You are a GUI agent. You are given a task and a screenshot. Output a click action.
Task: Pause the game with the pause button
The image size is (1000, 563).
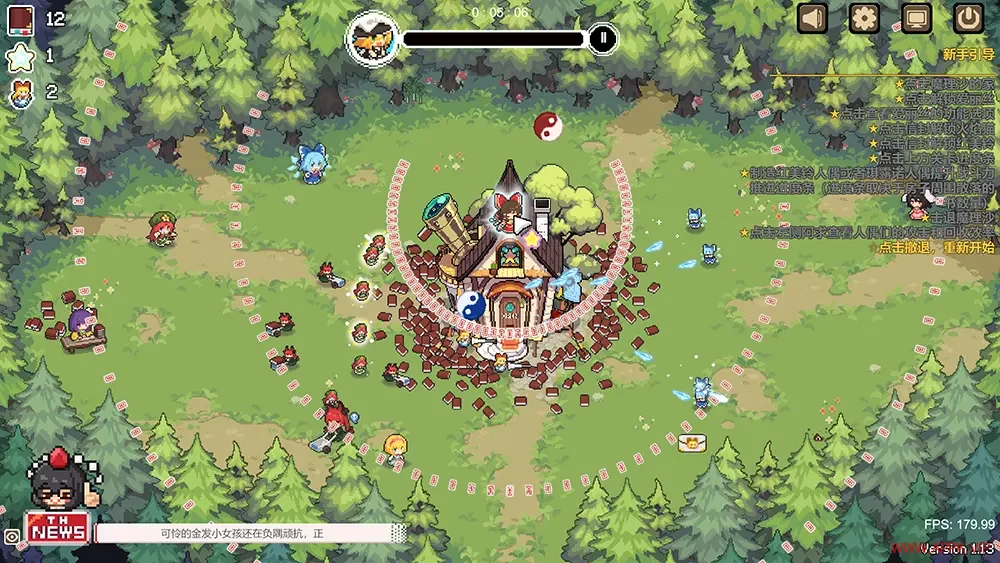(x=602, y=39)
